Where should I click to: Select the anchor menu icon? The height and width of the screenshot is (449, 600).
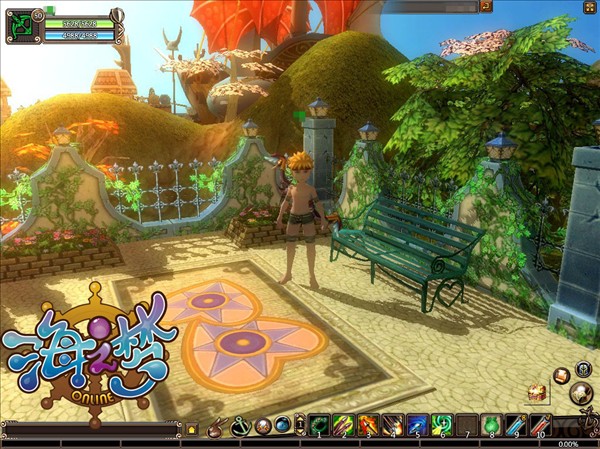[240, 426]
